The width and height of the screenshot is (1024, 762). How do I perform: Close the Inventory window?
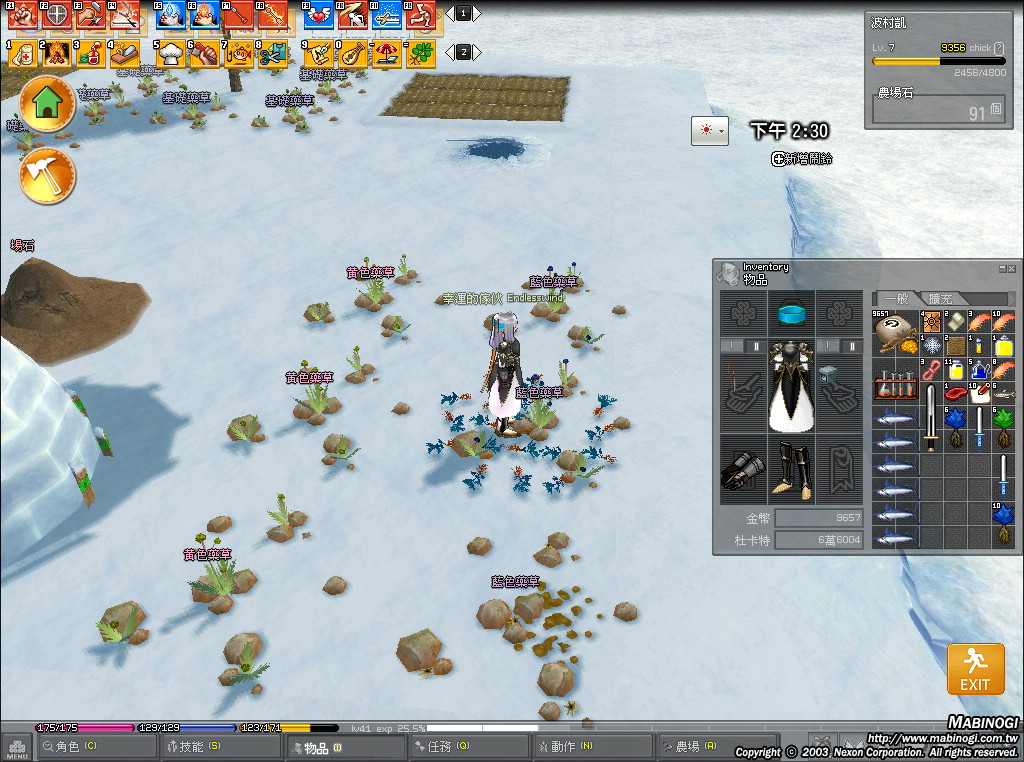1012,268
